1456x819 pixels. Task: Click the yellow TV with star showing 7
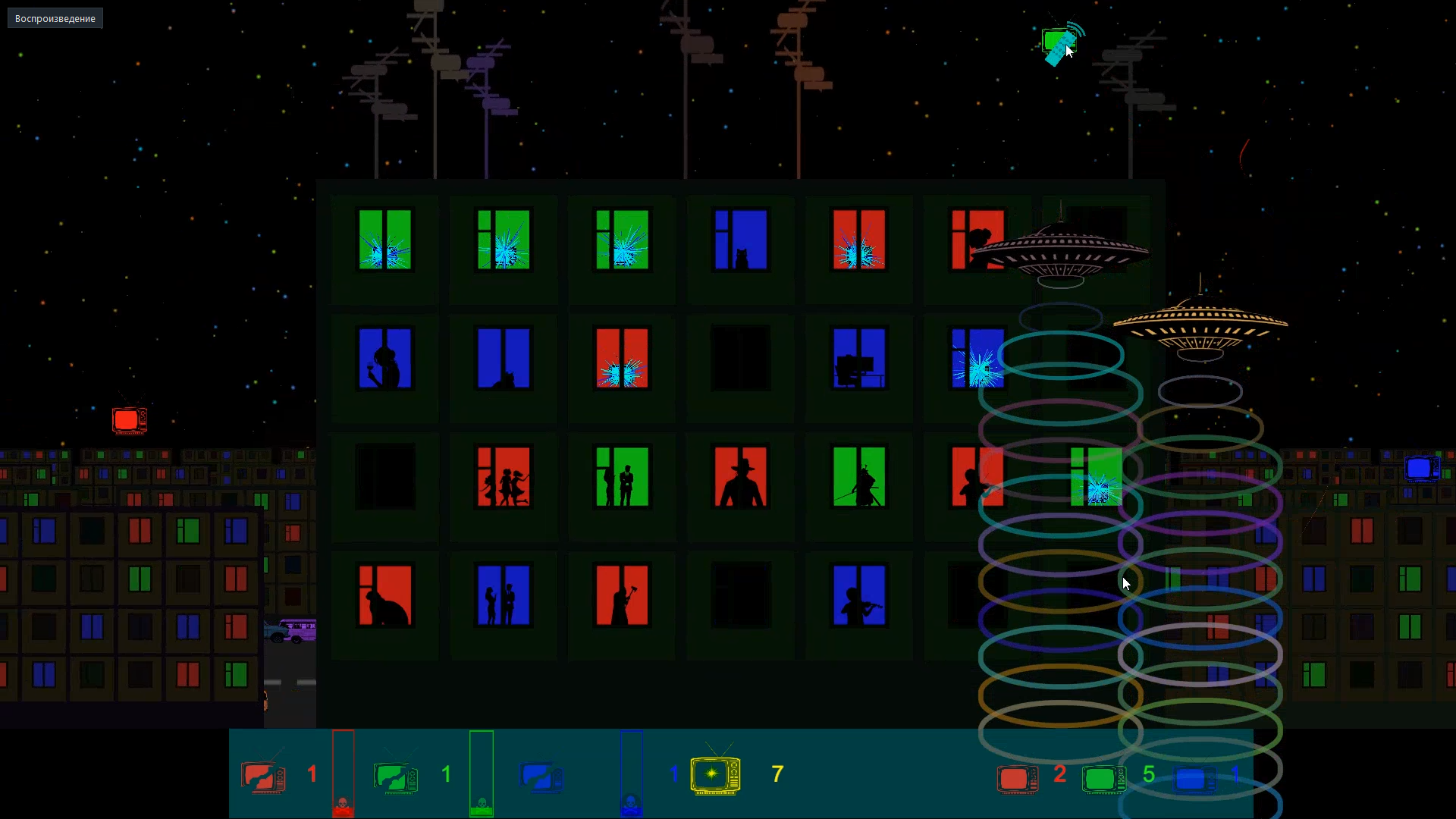(714, 773)
